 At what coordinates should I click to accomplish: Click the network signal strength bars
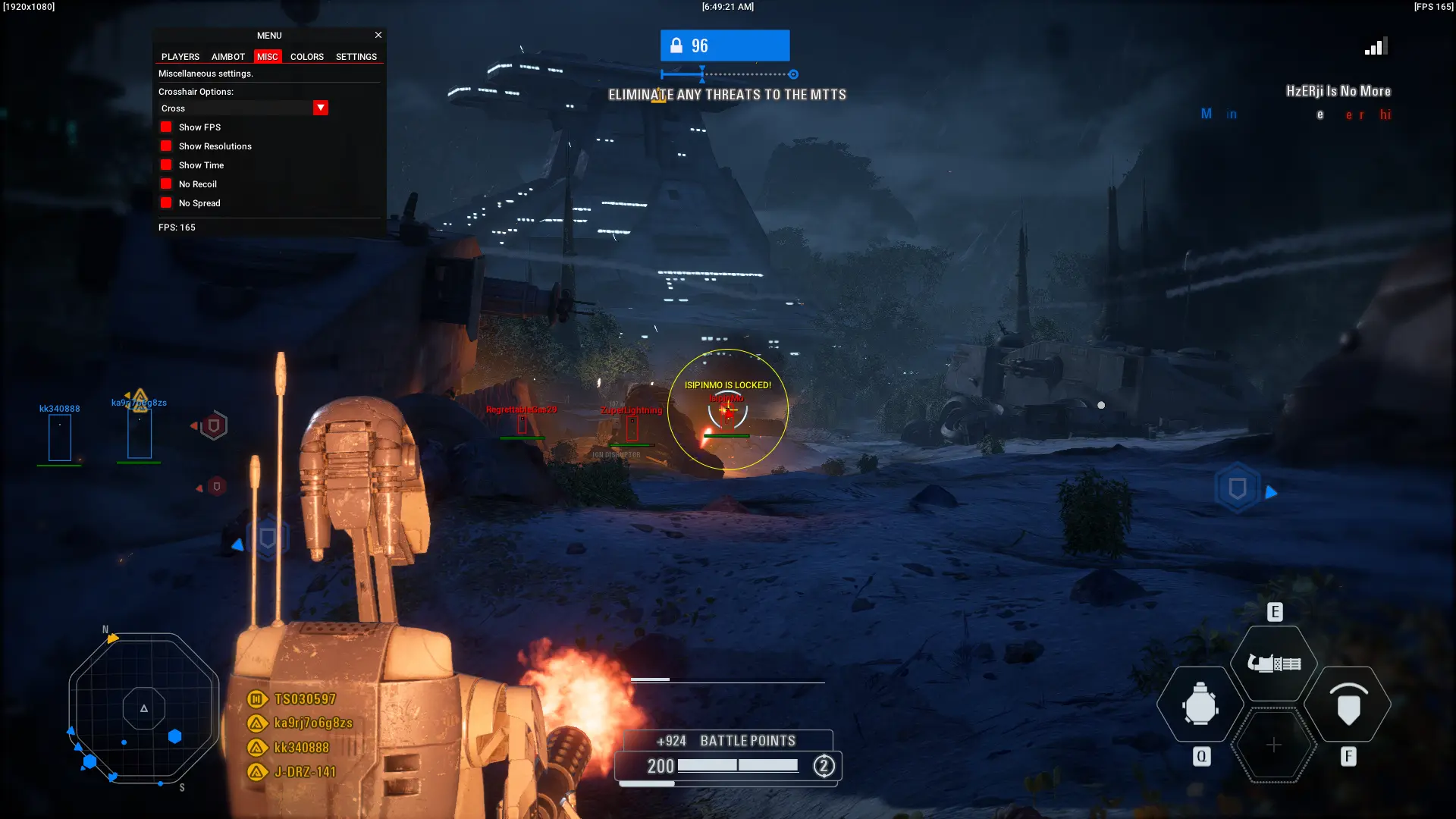coord(1375,45)
